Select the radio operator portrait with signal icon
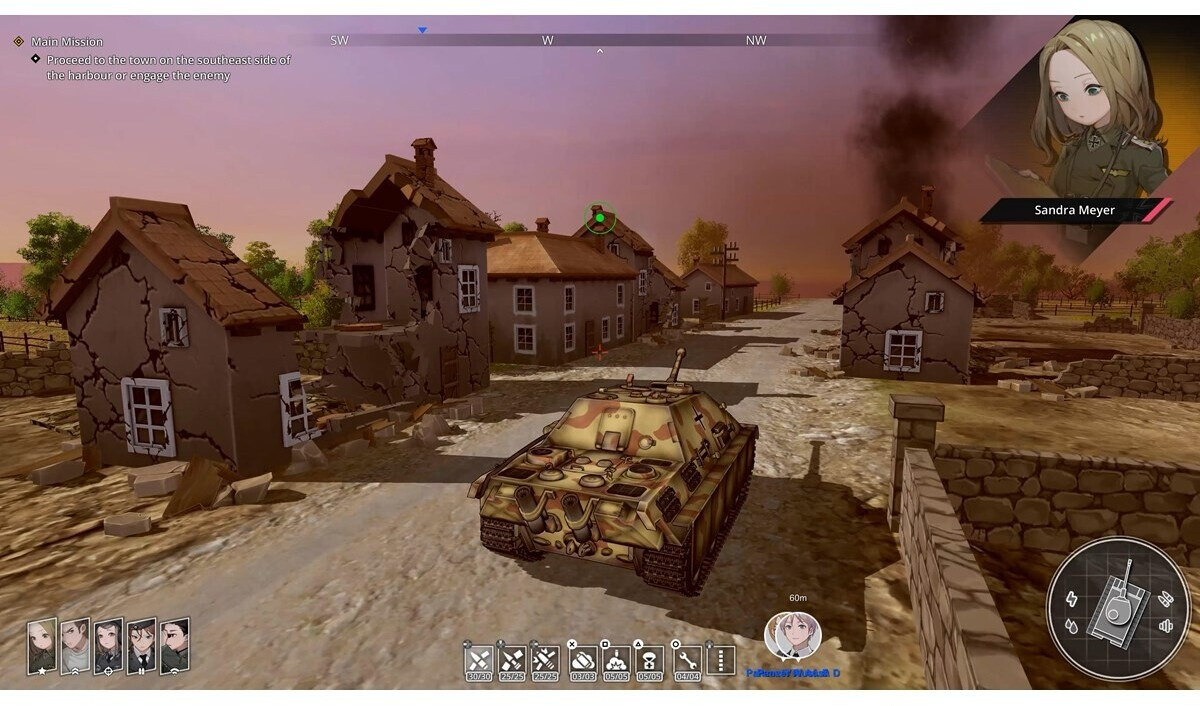The width and height of the screenshot is (1200, 706). (x=175, y=645)
